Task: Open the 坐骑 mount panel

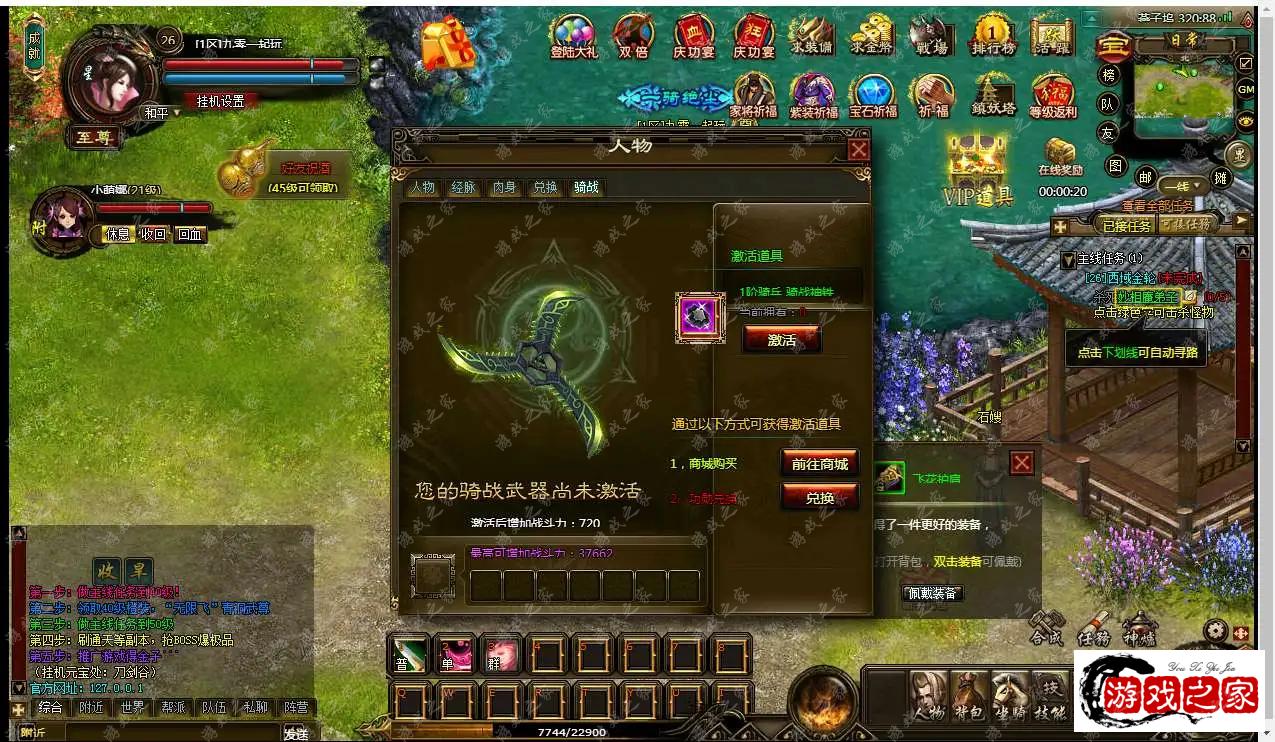Action: (x=1010, y=697)
